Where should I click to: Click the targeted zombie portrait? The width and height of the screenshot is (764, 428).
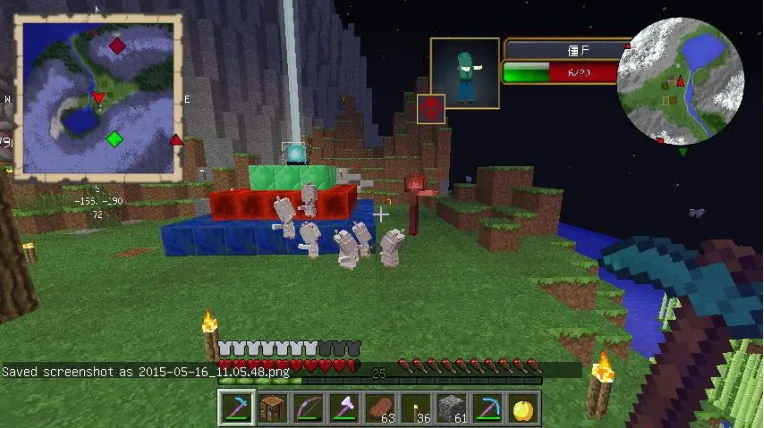click(465, 72)
